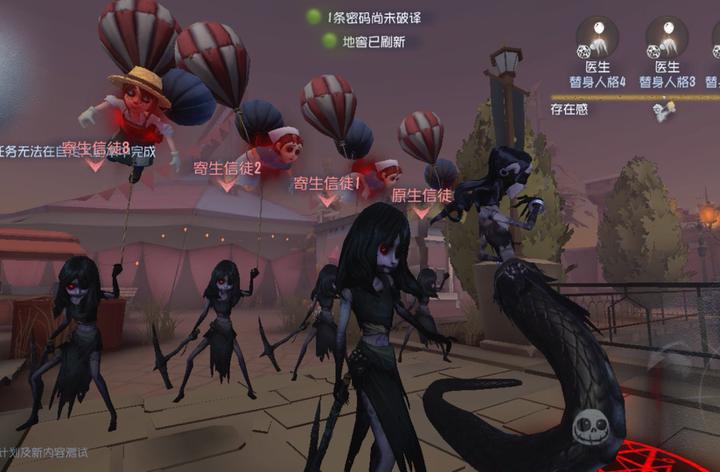Select the 医生 替身人格3 survivor status icon

667,38
